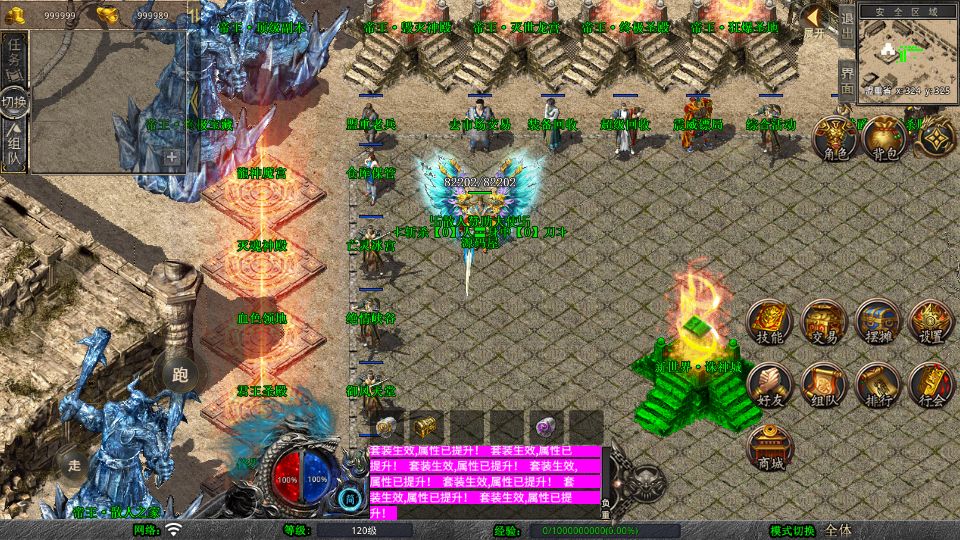Open the 角色 character sheet
The height and width of the screenshot is (540, 960).
(833, 140)
